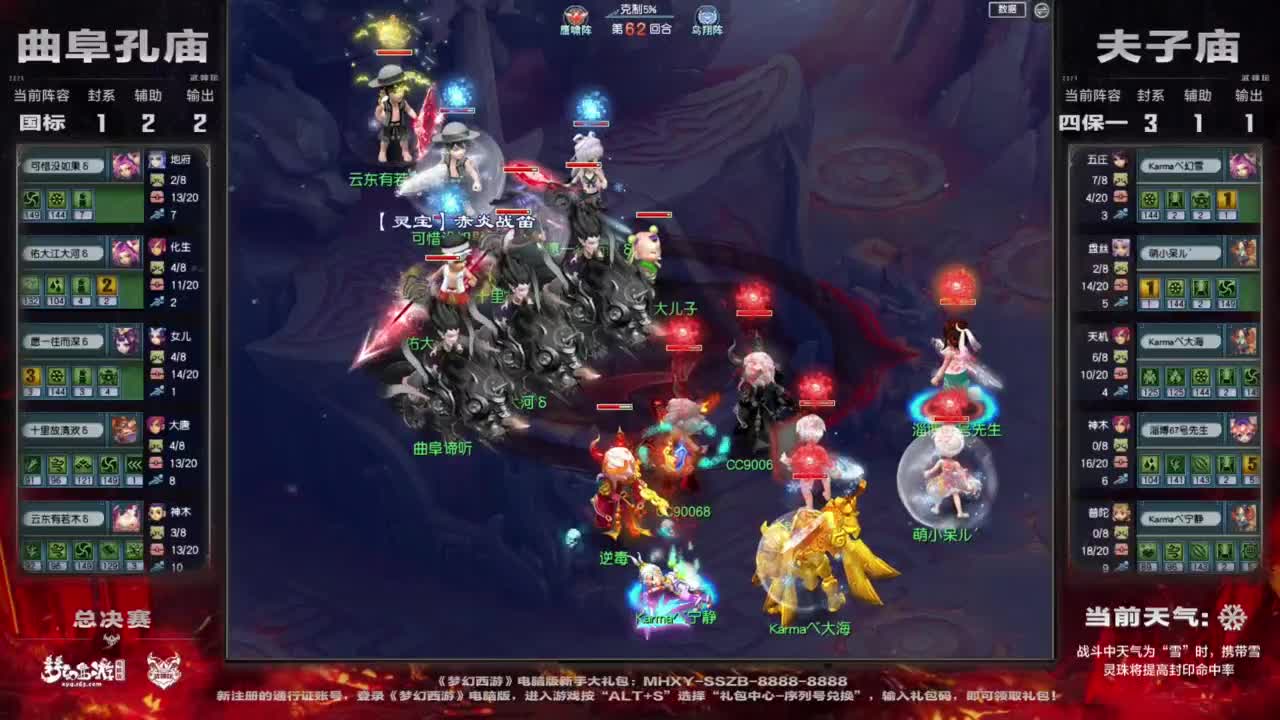Viewport: 1280px width, 720px height.
Task: Click the portrait thumbnail of 可惜没如果6
Action: 125,167
